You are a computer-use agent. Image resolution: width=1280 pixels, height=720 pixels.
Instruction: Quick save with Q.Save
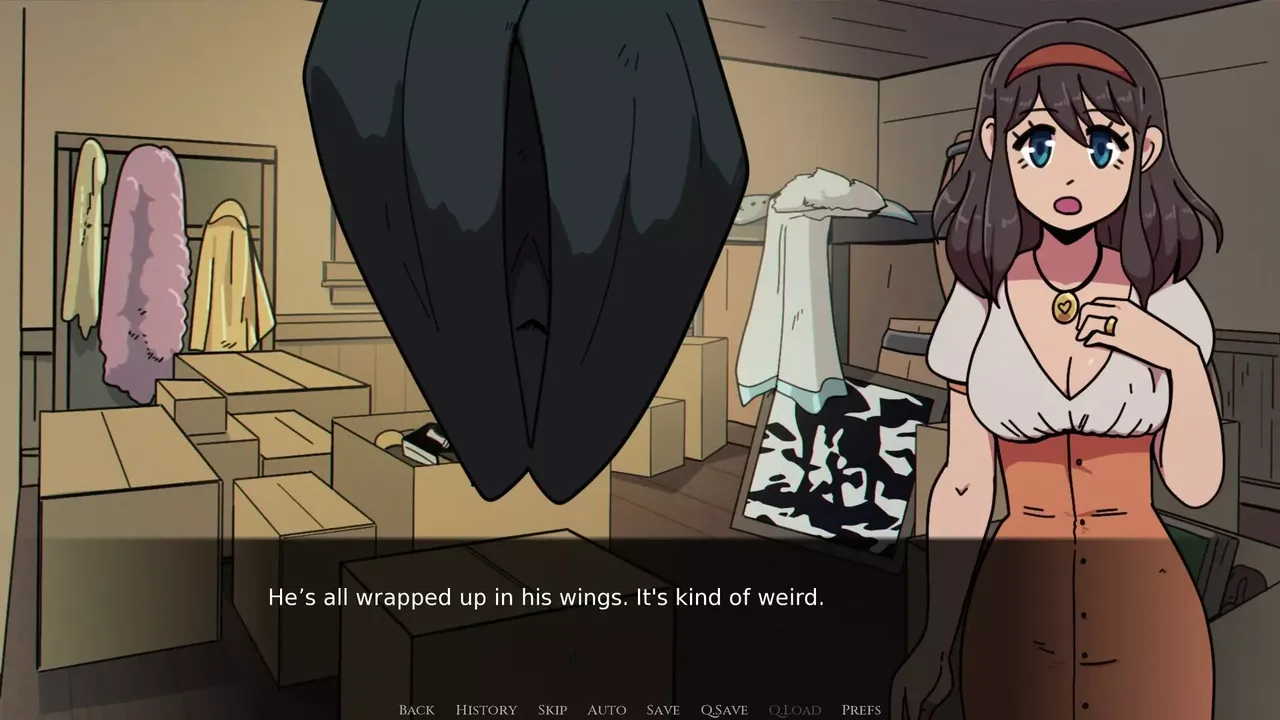tap(724, 710)
